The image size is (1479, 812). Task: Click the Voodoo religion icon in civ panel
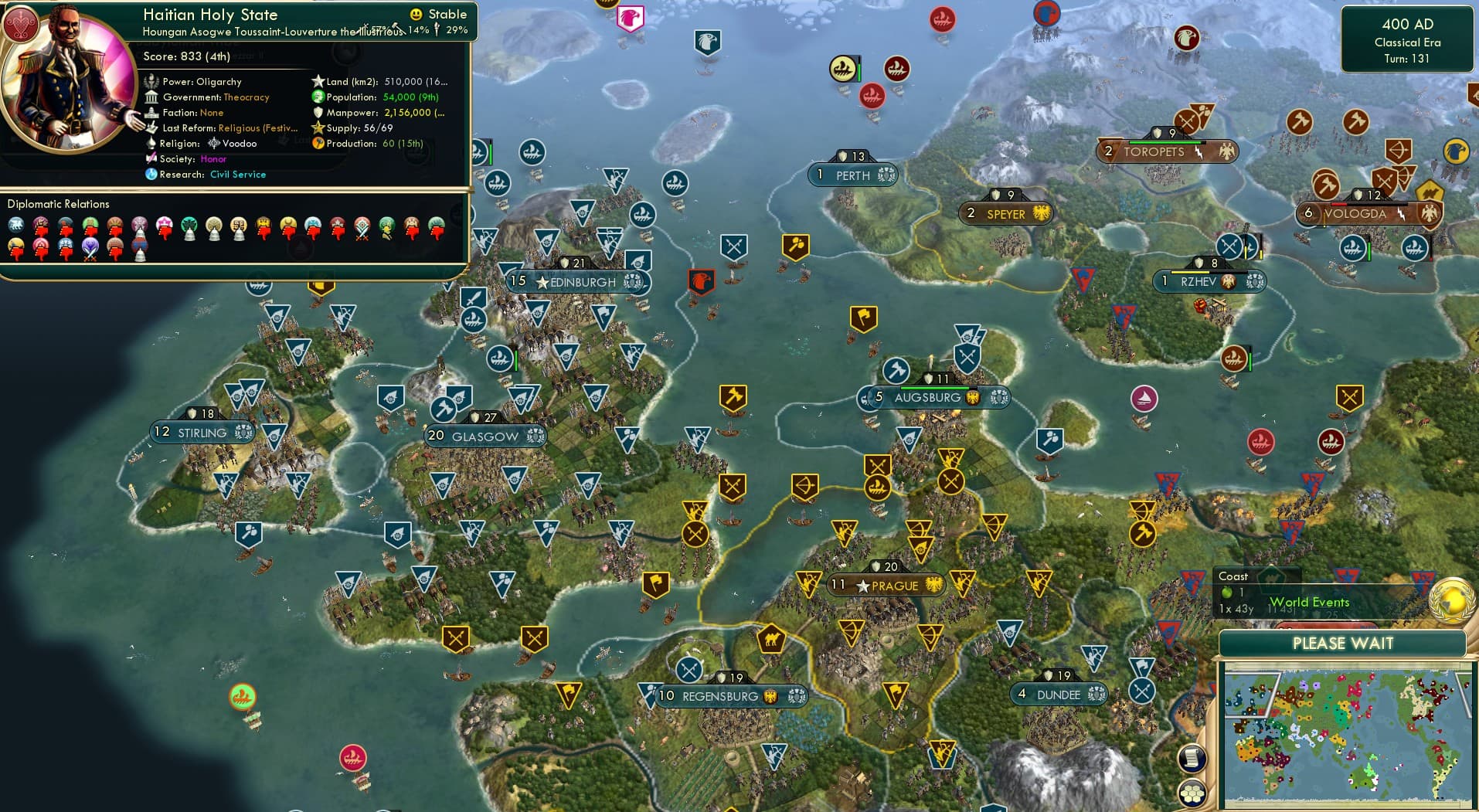[215, 144]
